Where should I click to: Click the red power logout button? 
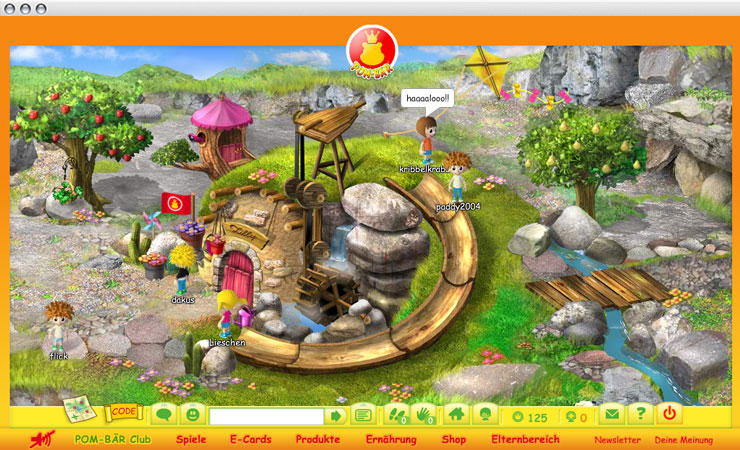669,414
